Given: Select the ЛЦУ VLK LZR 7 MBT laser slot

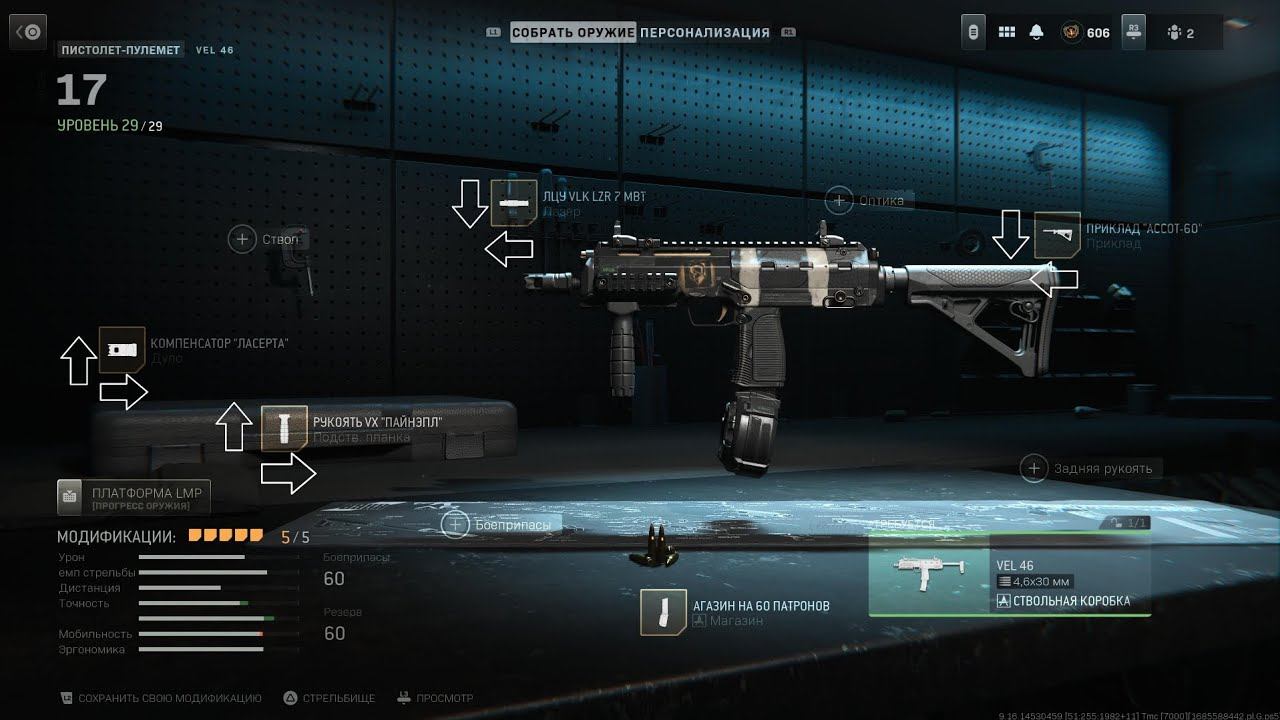Looking at the screenshot, I should tap(508, 202).
